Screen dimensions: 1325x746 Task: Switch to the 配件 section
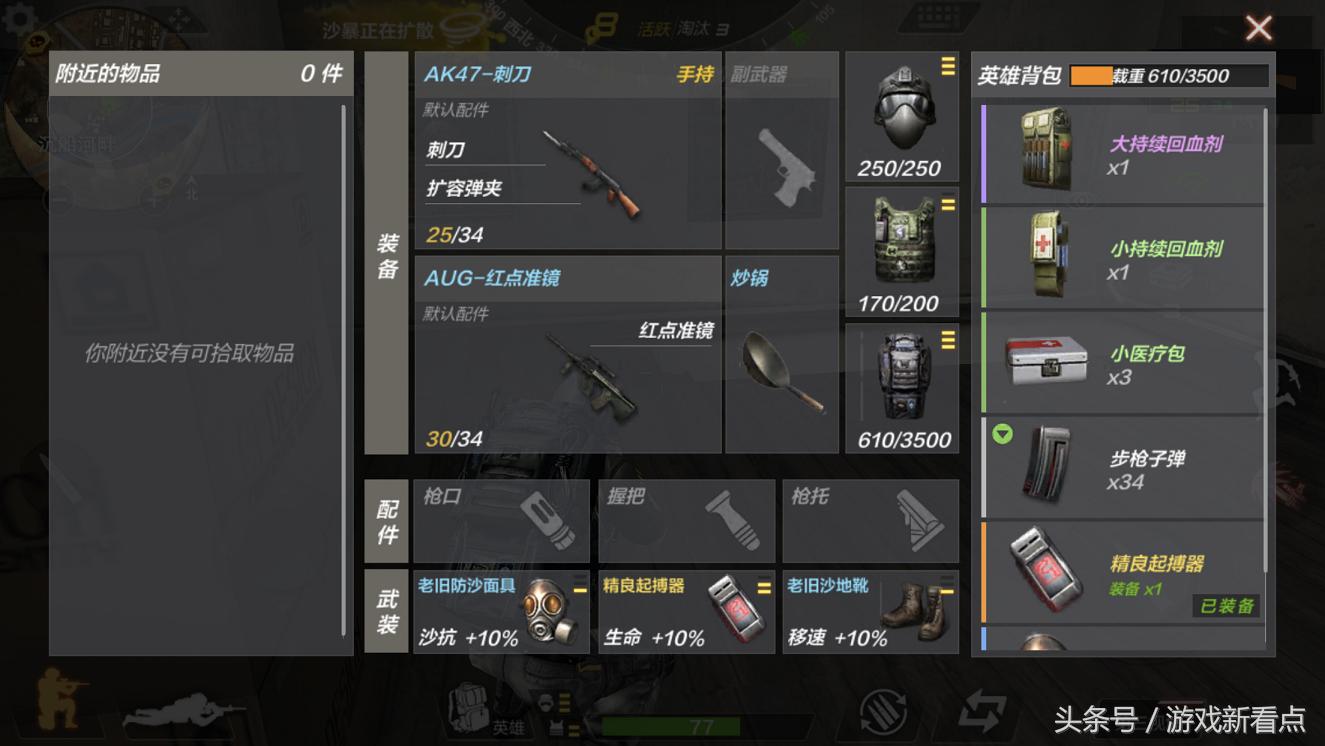pos(387,520)
